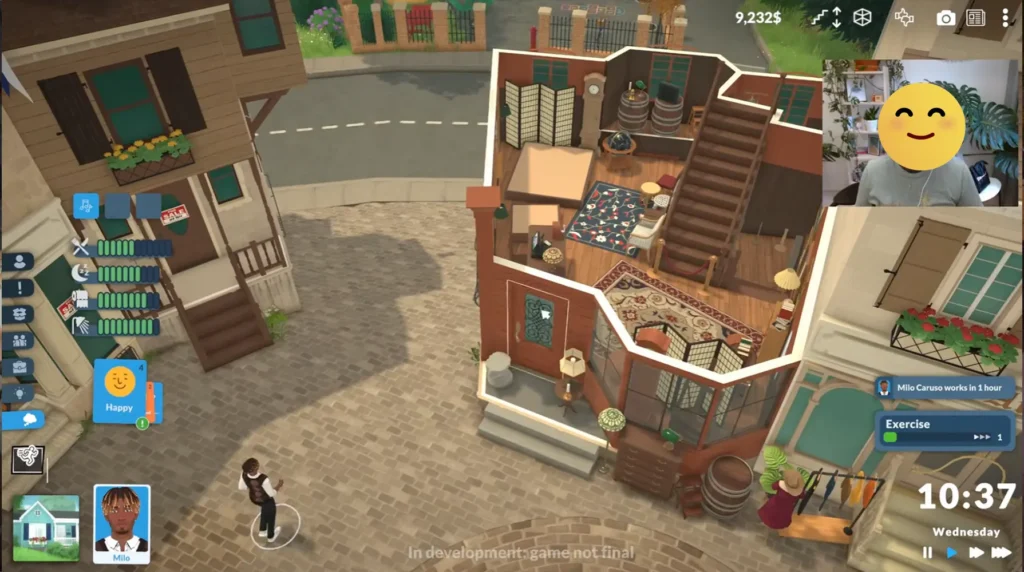Screen dimensions: 1024x572
Task: Open the newspaper icon
Action: (975, 18)
